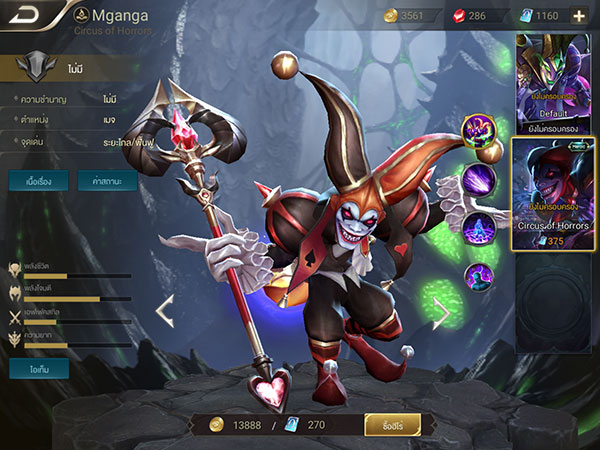Show the next hero with right arrow

[x=440, y=312]
